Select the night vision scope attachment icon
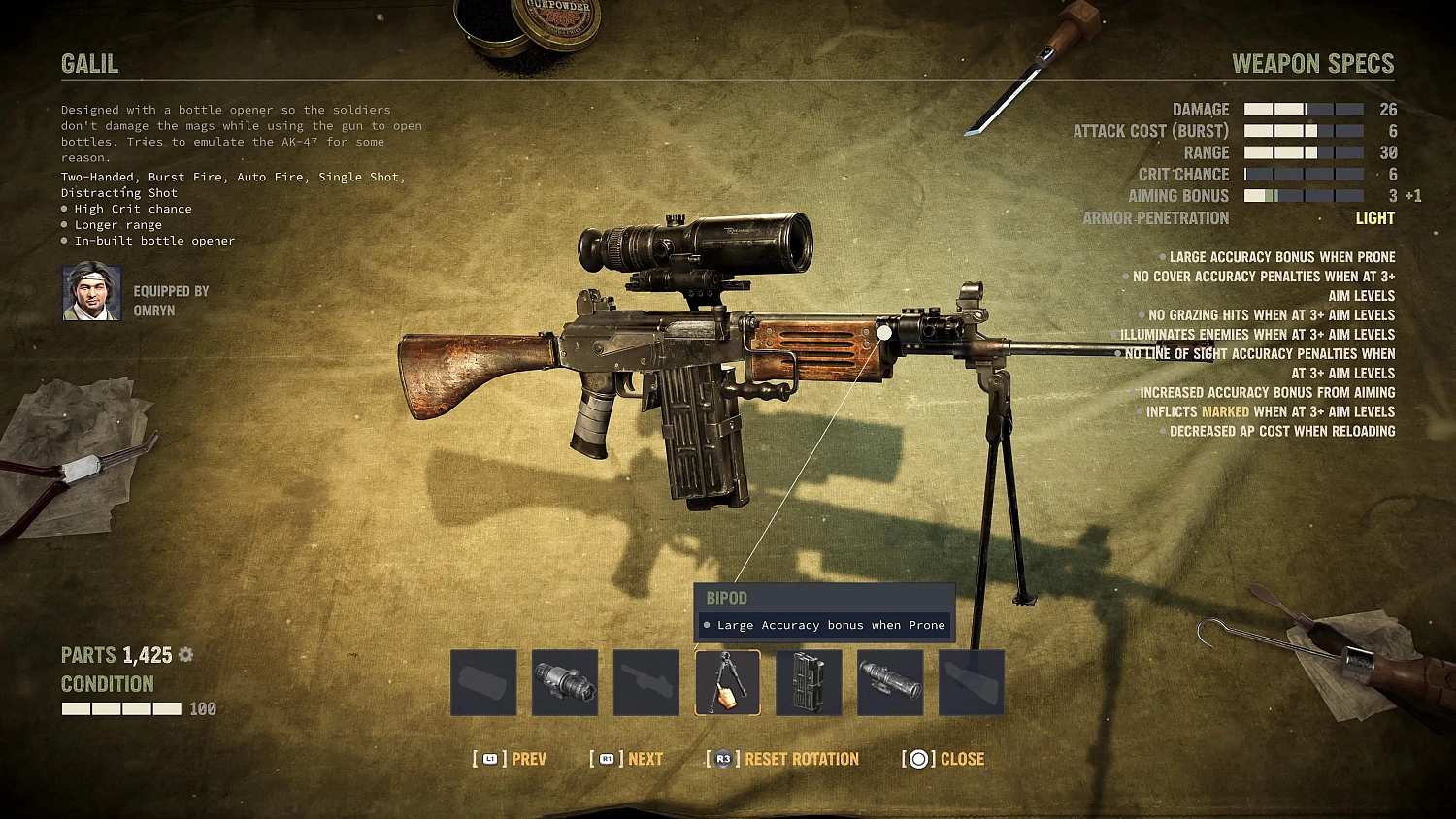The image size is (1456, 819). coord(565,682)
